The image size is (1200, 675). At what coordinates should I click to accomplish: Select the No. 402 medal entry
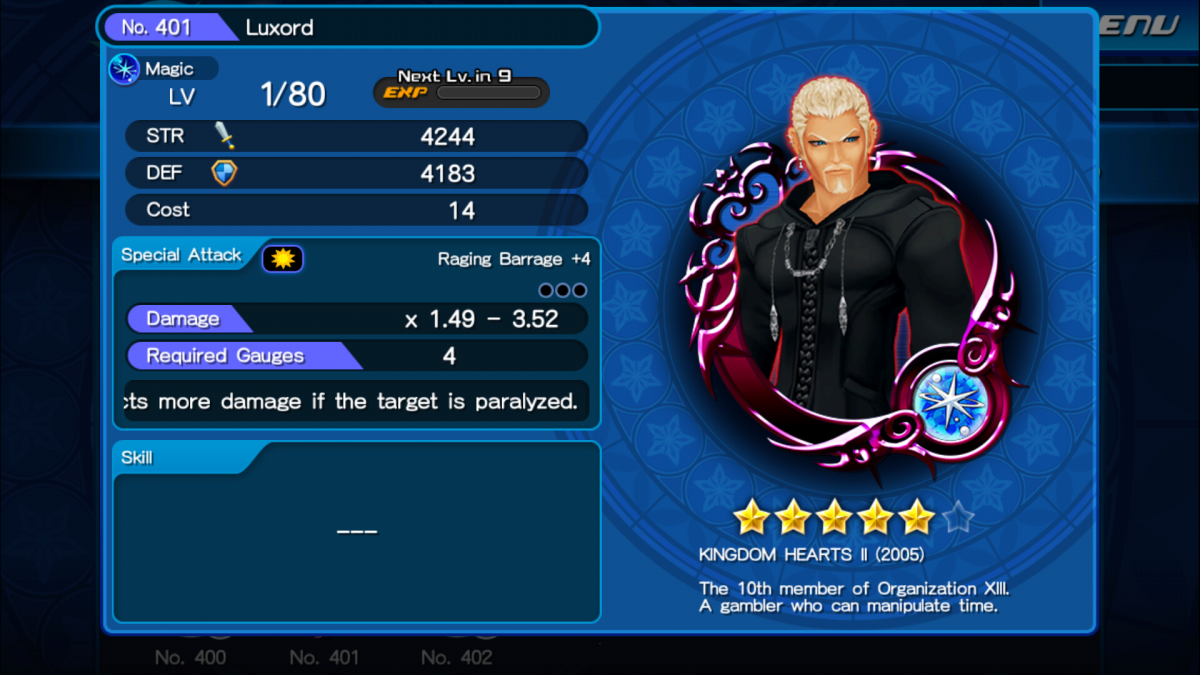point(456,656)
